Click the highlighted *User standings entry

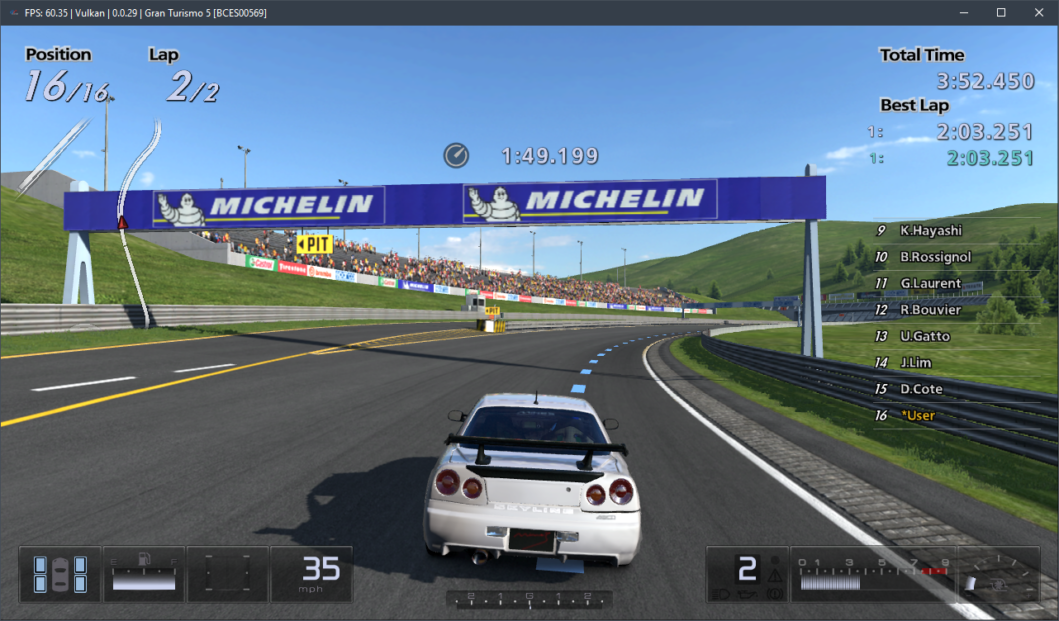click(x=917, y=415)
